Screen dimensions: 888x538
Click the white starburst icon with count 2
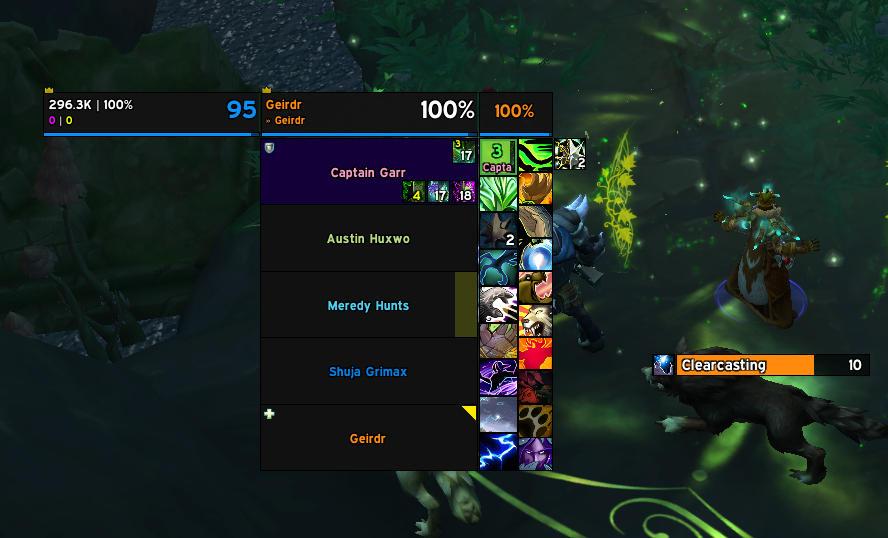point(569,154)
